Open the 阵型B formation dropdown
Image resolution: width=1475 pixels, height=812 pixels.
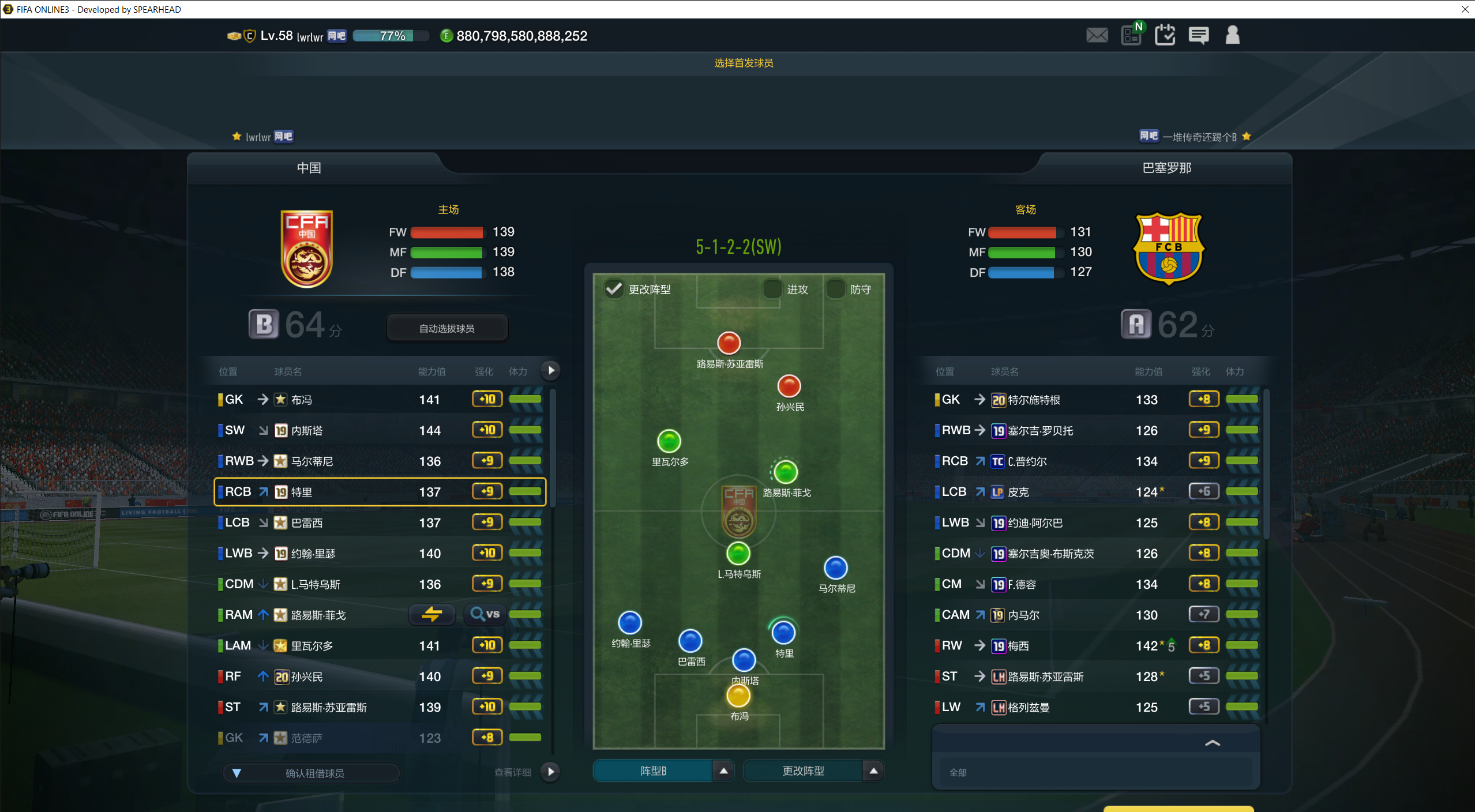(x=723, y=770)
